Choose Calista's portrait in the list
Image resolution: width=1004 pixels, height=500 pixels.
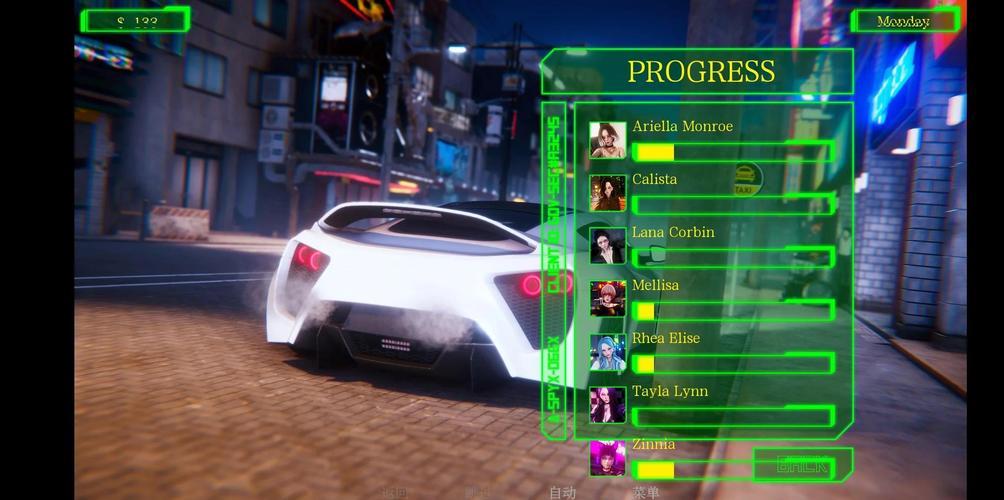point(608,193)
